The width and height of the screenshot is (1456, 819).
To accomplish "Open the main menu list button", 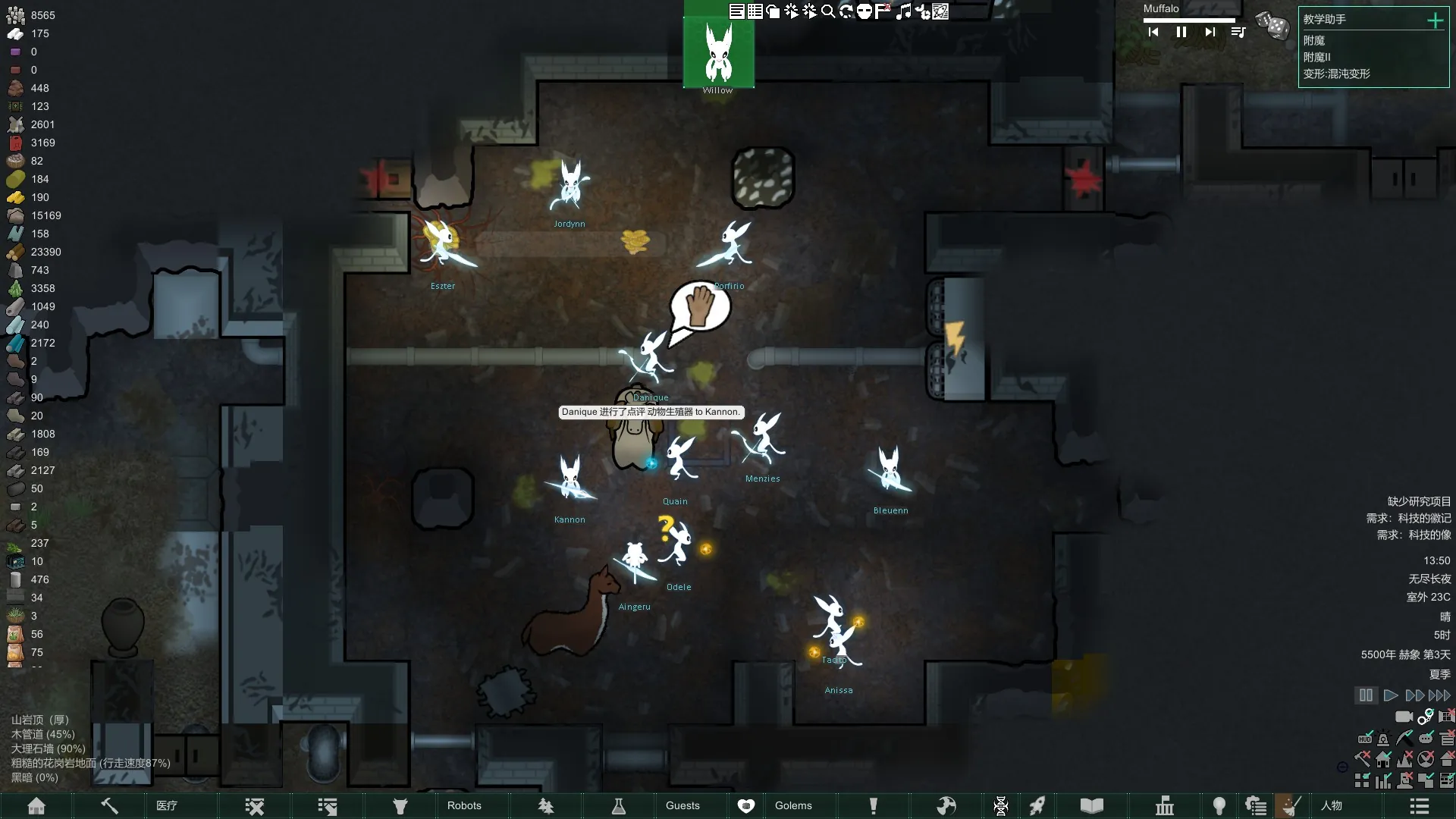I will (1420, 805).
